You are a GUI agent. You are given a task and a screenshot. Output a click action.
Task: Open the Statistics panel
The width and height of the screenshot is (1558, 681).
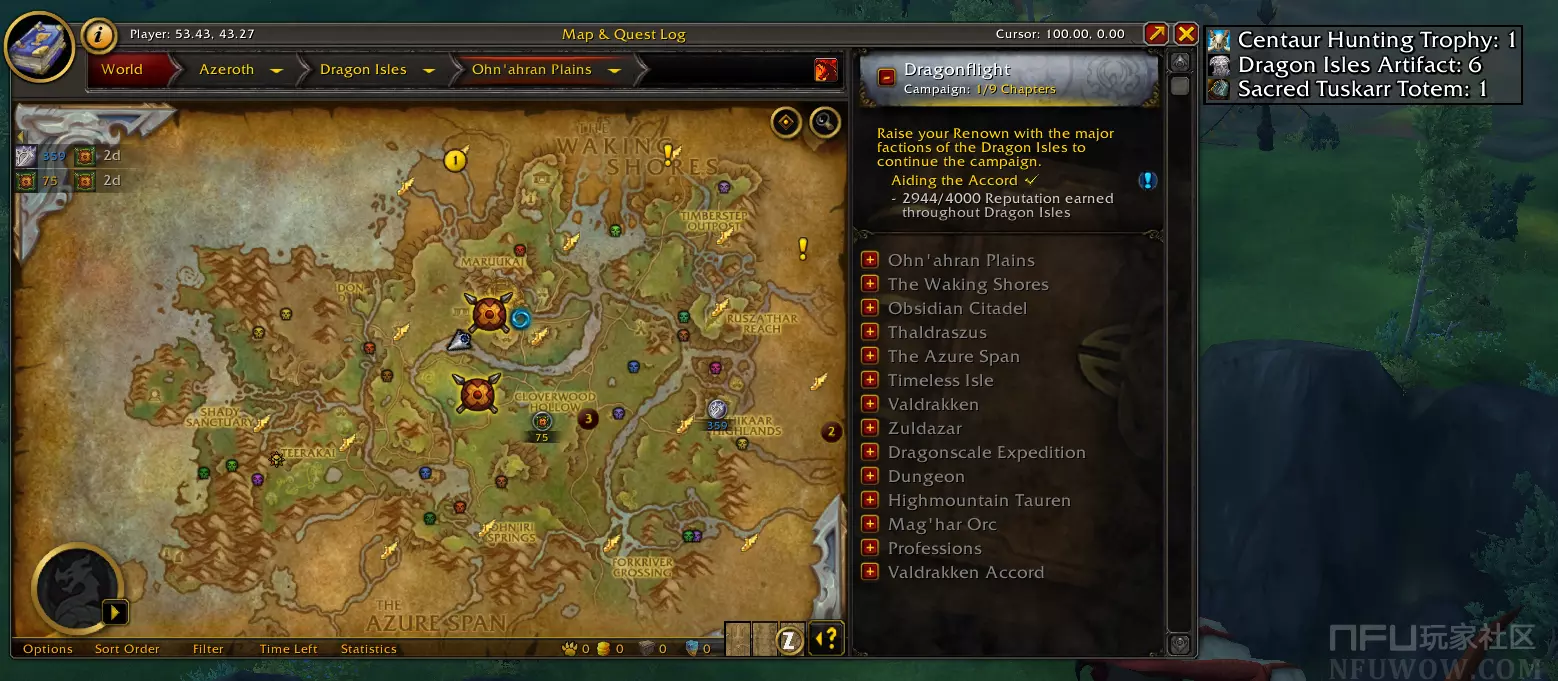368,649
